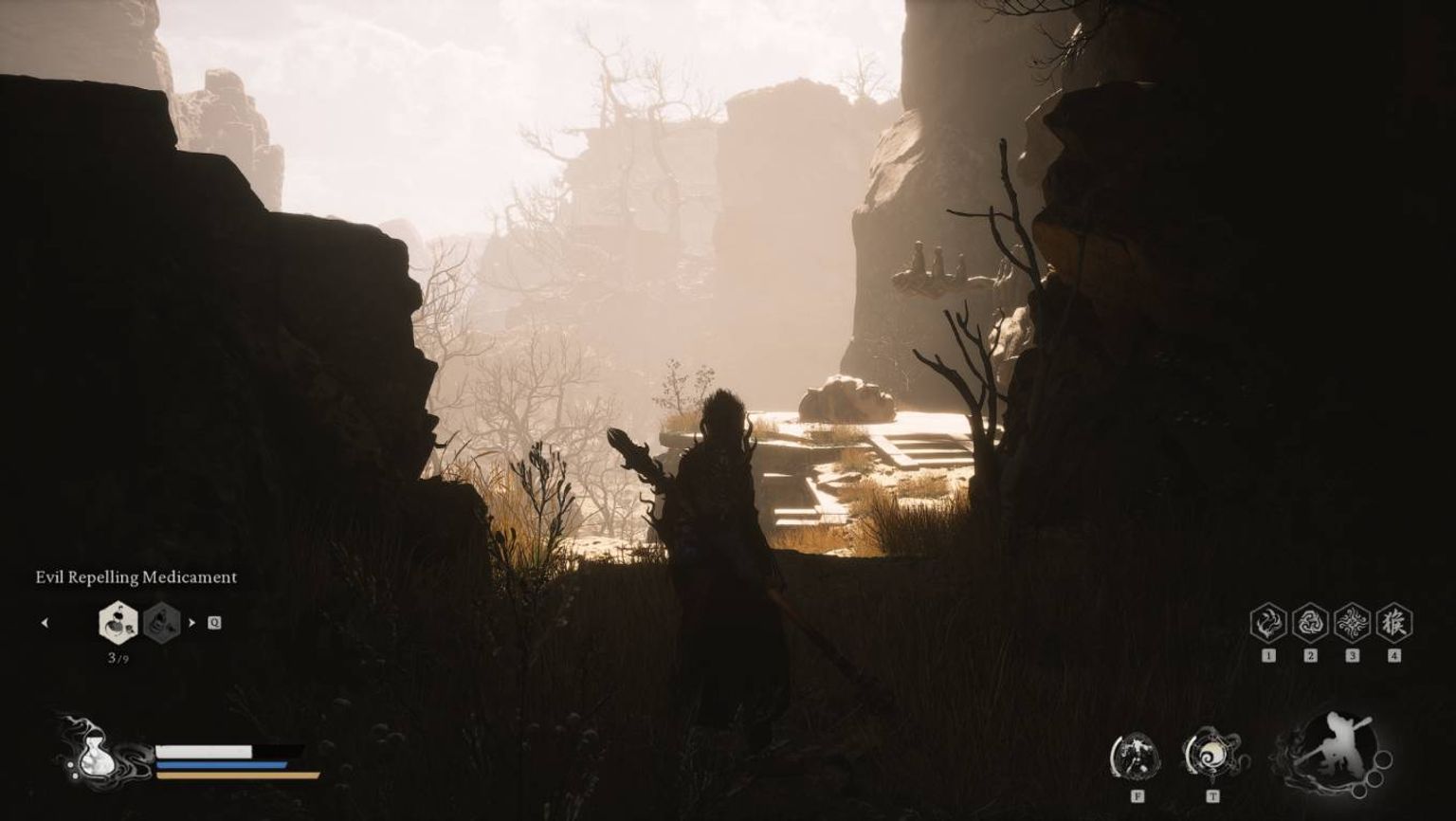This screenshot has height=821, width=1456.
Task: Click the 3/9 item count text
Action: coord(118,659)
